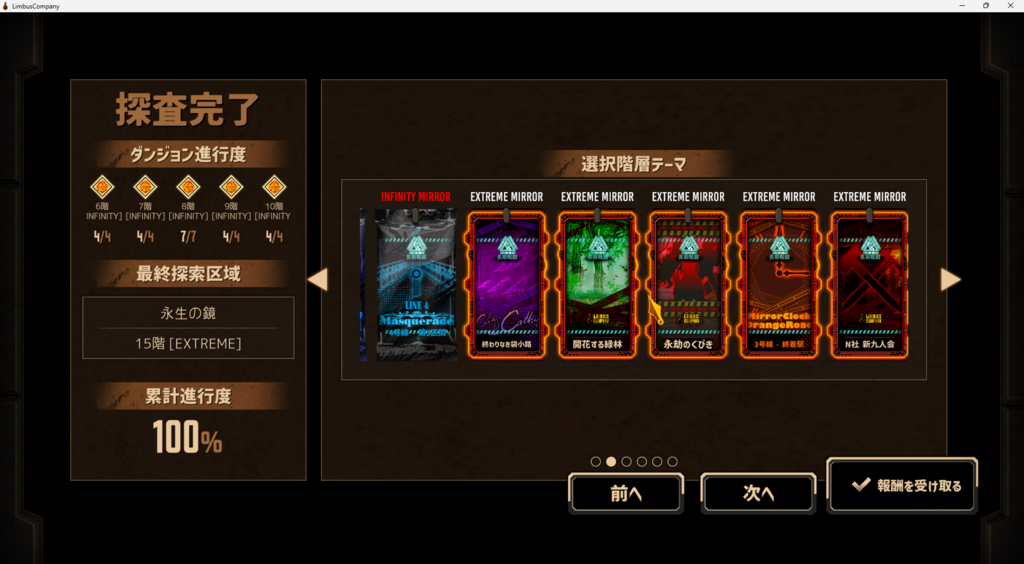
Task: Go to the previous page with 前へ
Action: pyautogui.click(x=626, y=493)
